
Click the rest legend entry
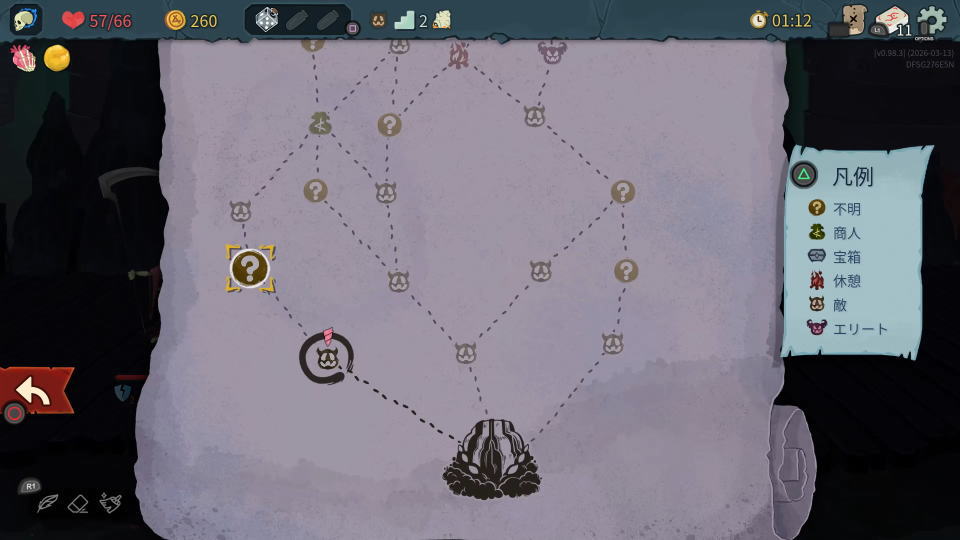pyautogui.click(x=837, y=280)
